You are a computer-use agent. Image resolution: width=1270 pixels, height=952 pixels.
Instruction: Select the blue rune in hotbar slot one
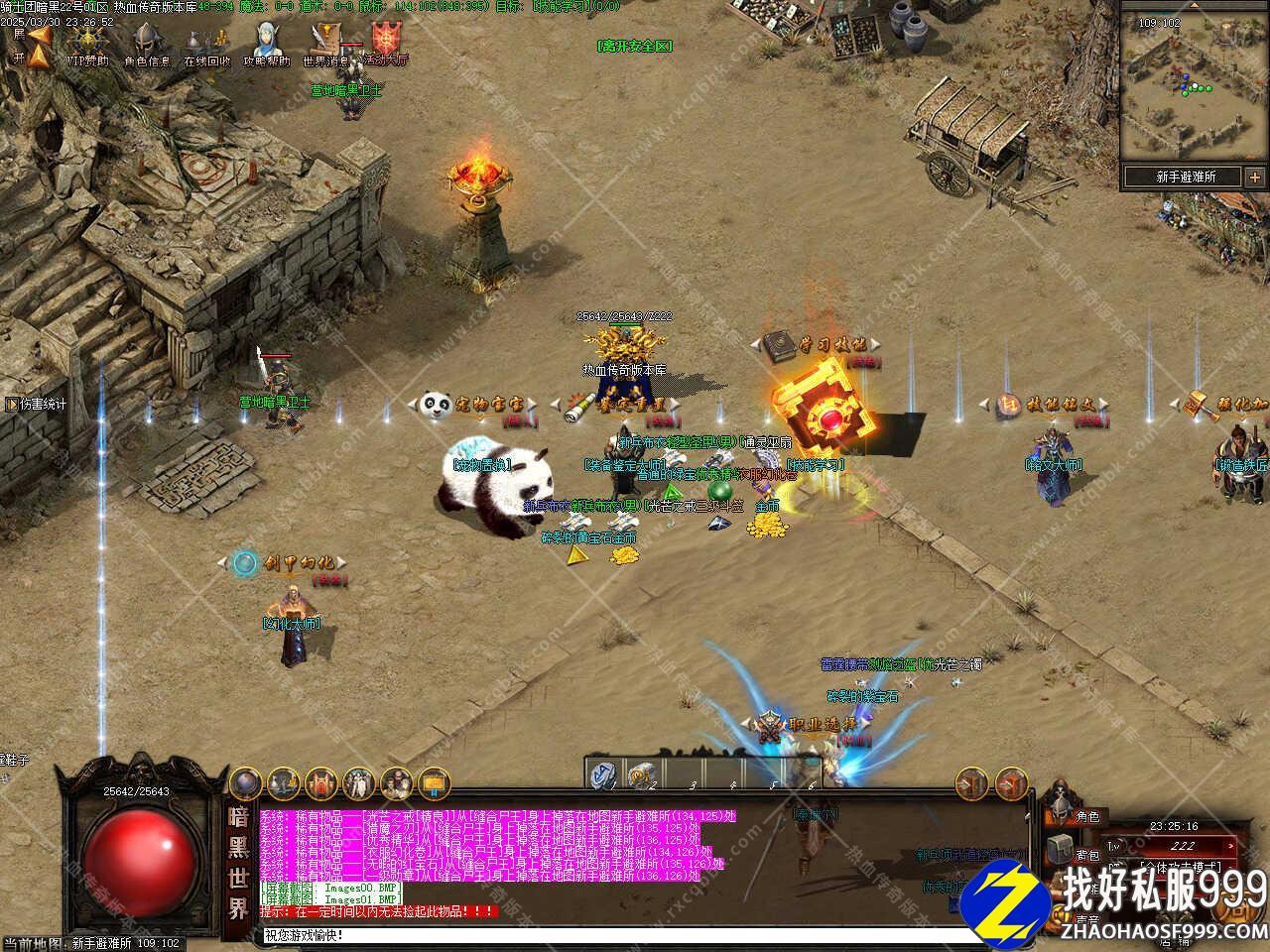pyautogui.click(x=603, y=773)
